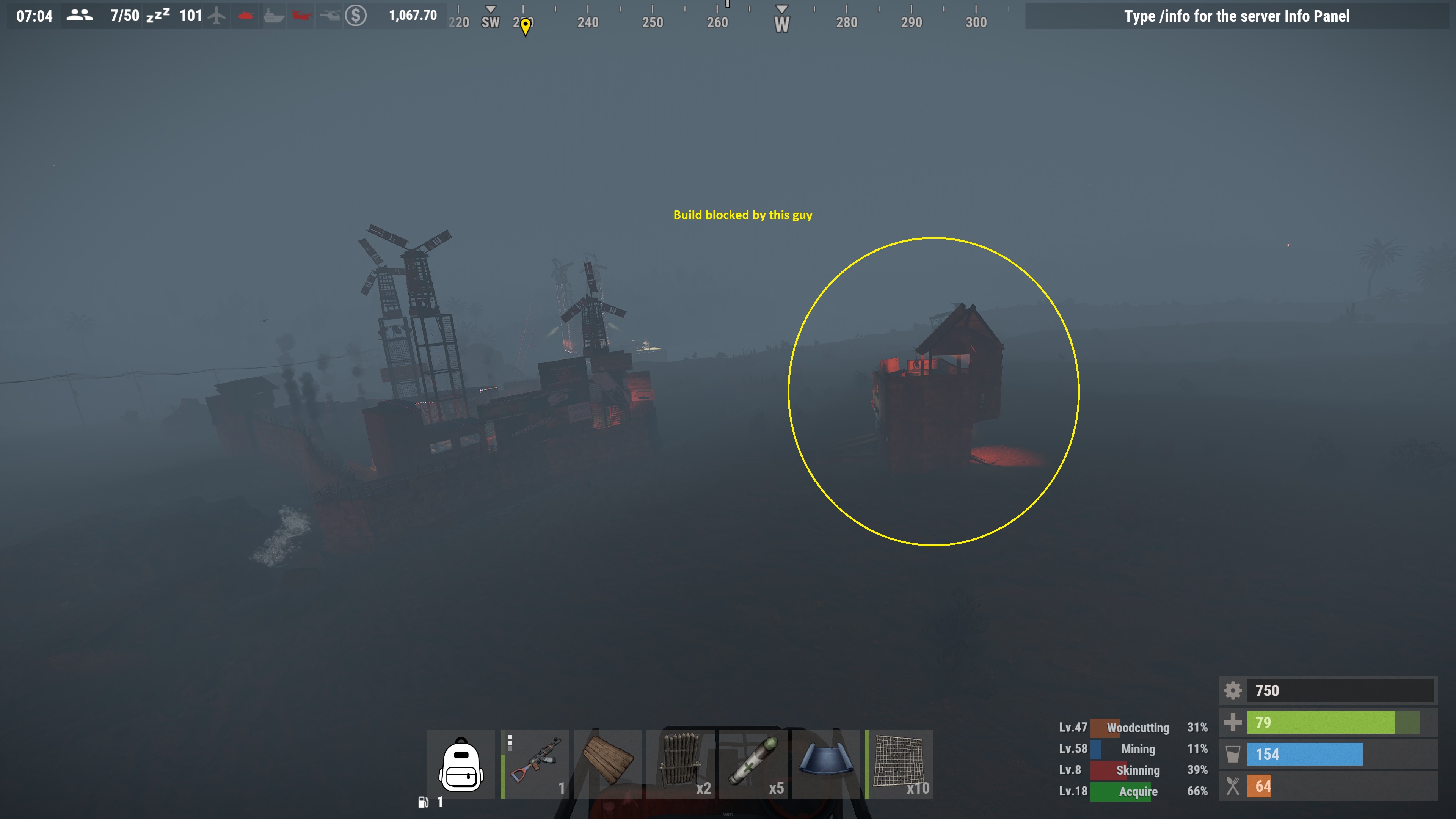
Task: Click the red Chinook helicopter icon
Action: [301, 16]
